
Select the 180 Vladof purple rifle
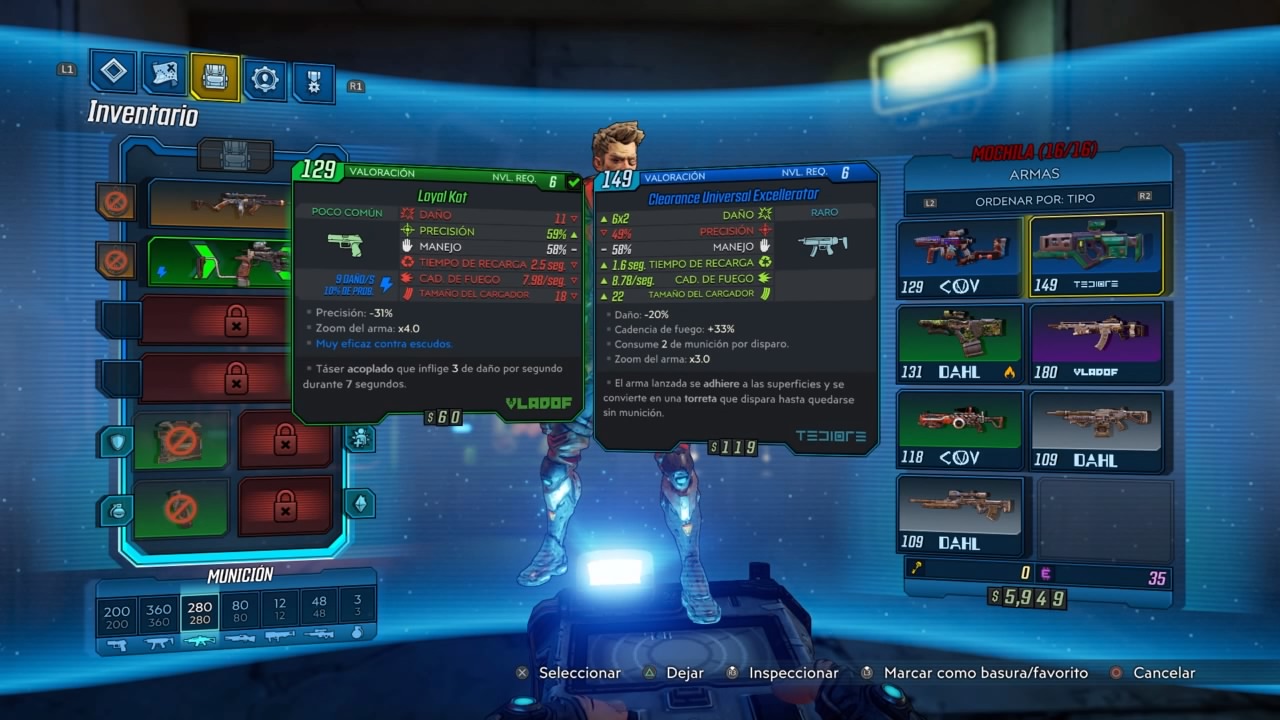(1097, 343)
